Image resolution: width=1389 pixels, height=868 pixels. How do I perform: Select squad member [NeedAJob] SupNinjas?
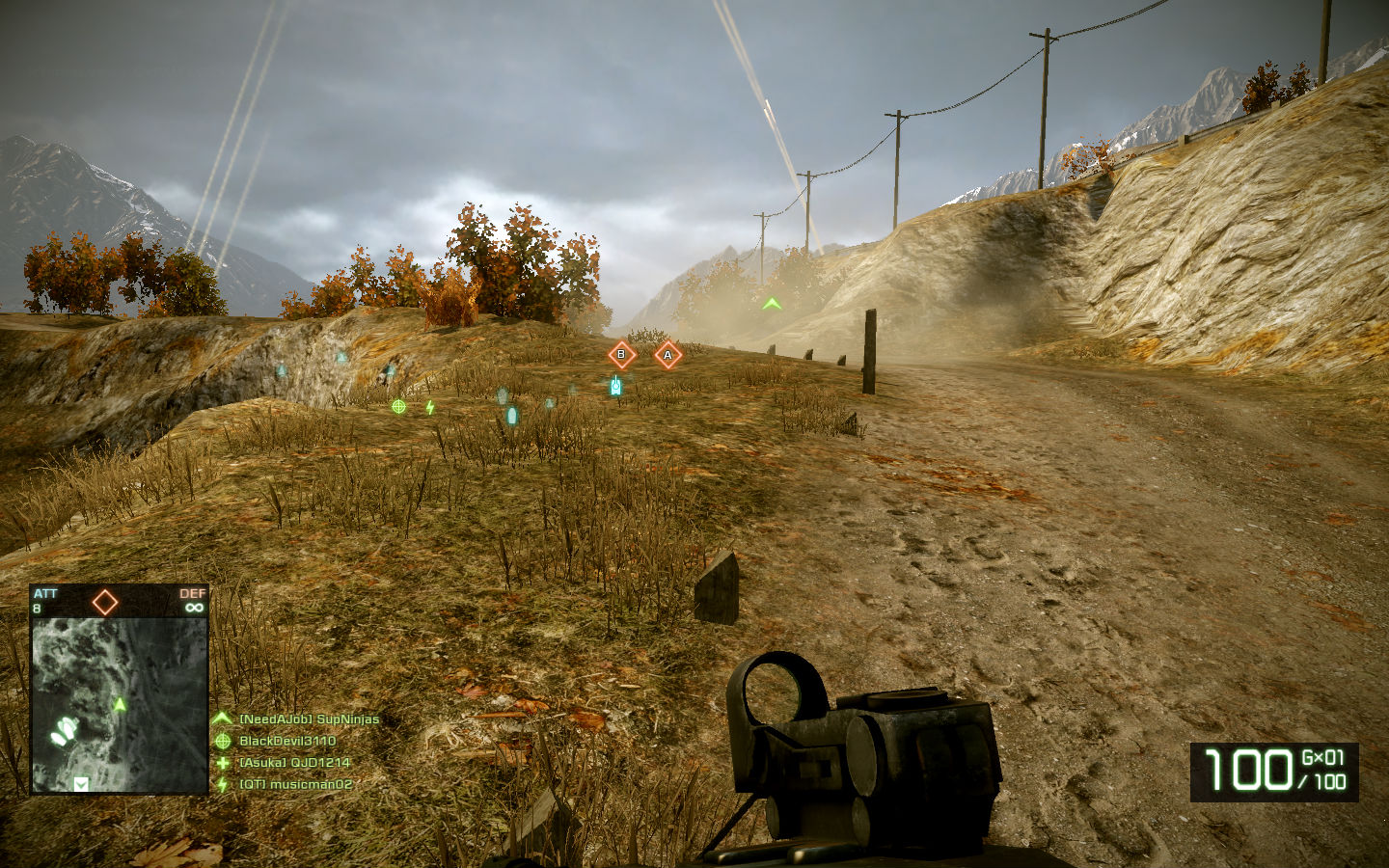(309, 719)
